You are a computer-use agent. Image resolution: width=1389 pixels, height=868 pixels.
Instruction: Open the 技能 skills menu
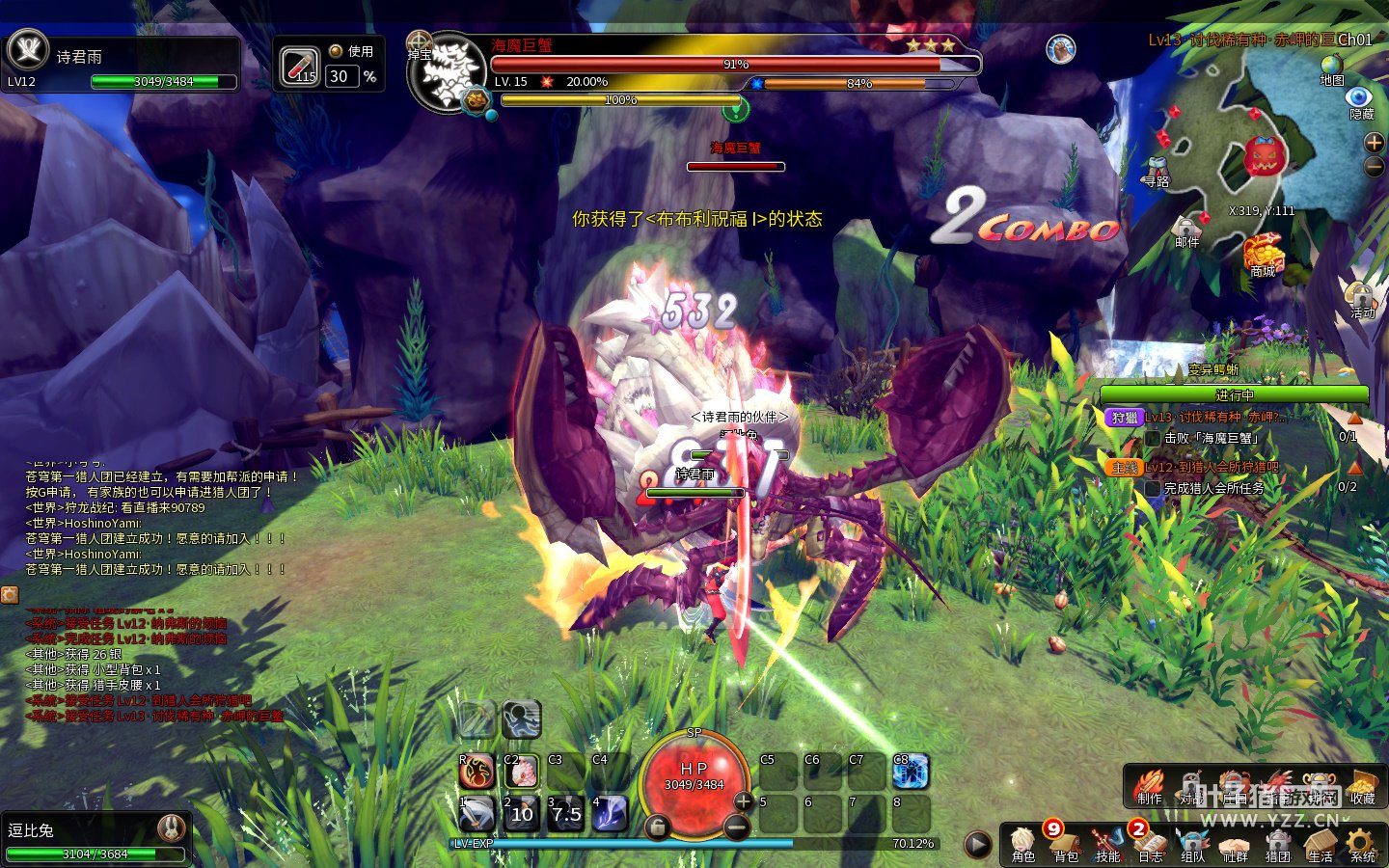click(1107, 844)
